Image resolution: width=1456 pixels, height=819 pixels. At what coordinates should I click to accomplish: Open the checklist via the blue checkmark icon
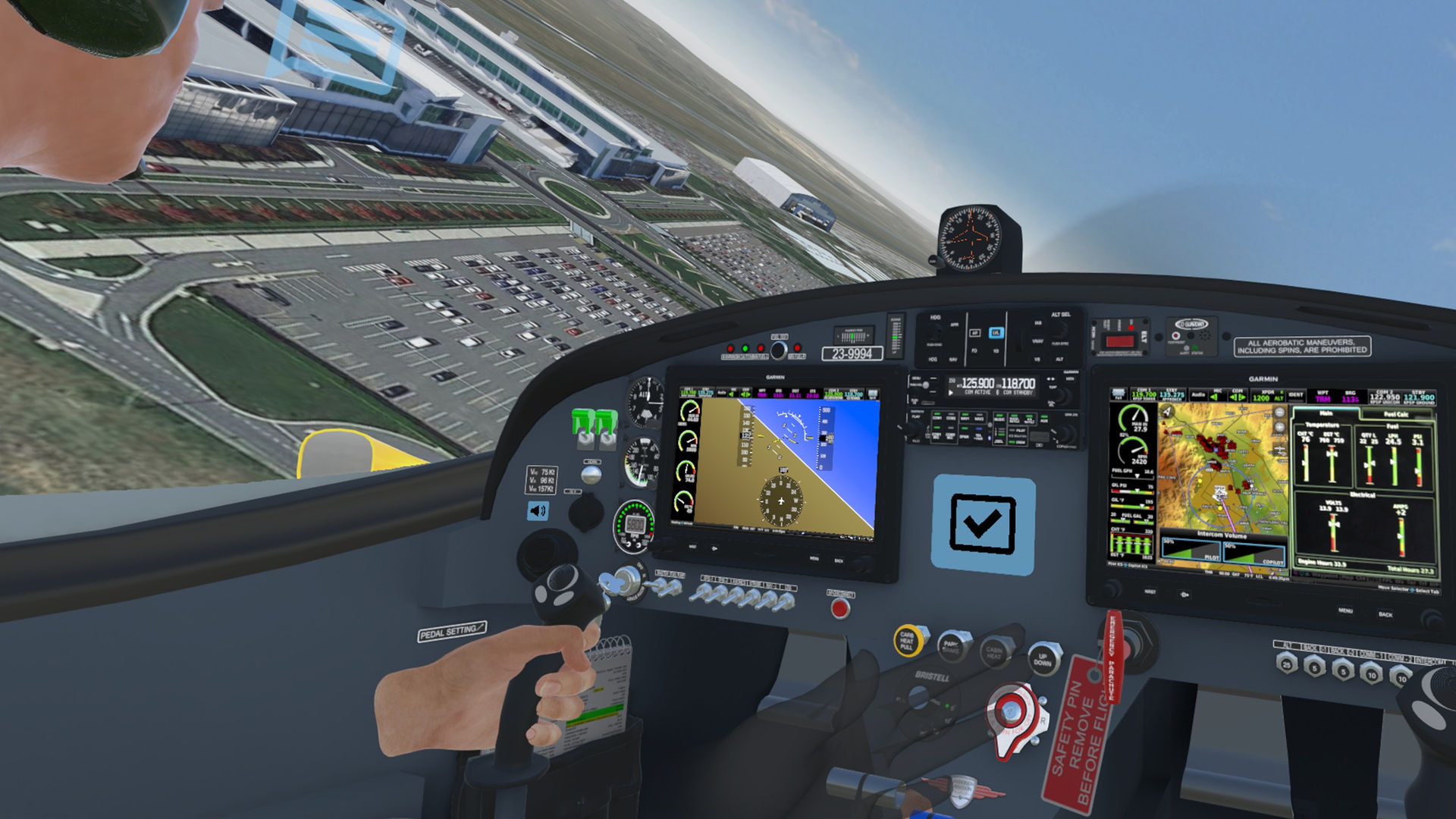point(983,525)
